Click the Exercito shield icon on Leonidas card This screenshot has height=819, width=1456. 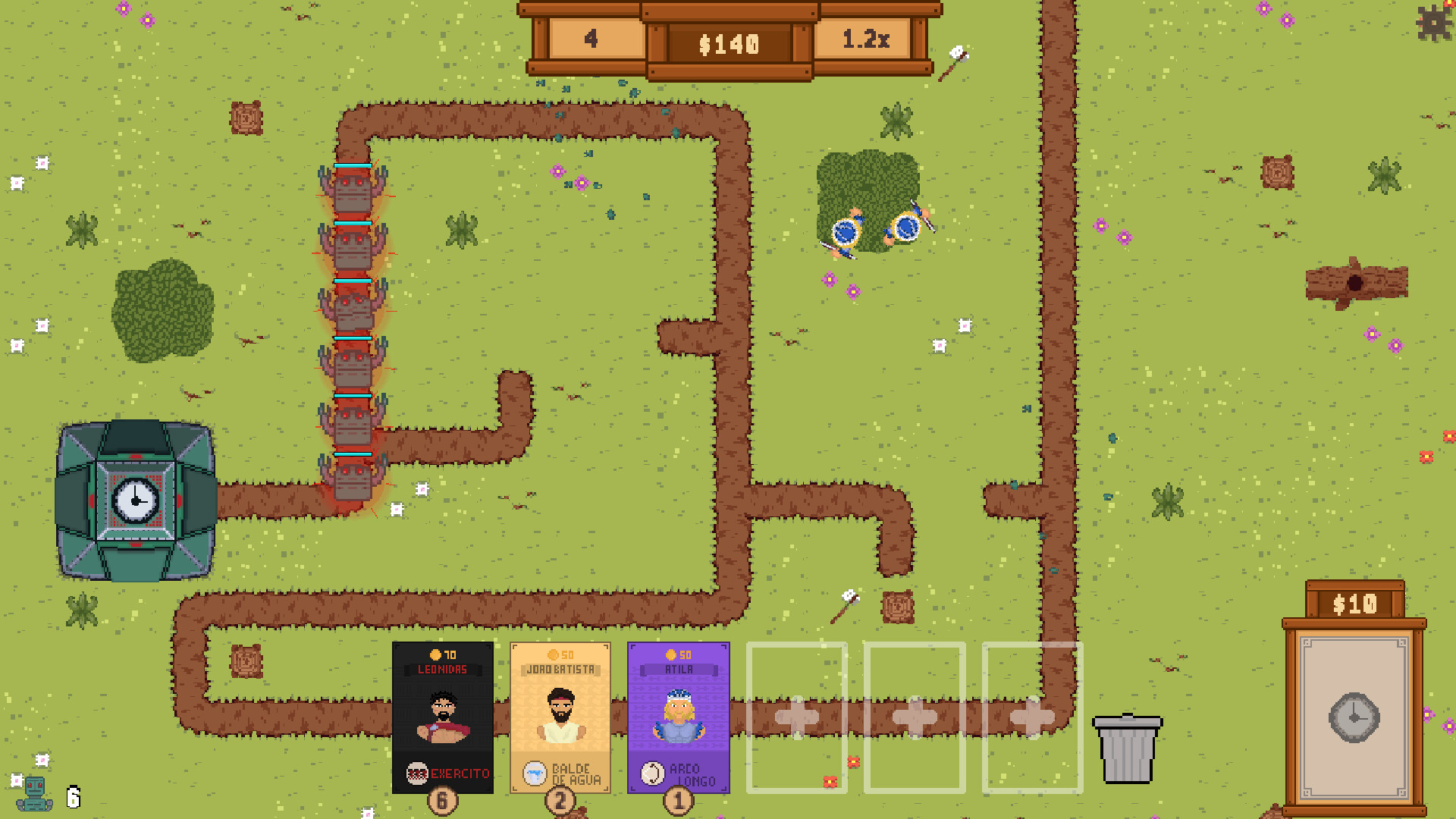pos(418,774)
